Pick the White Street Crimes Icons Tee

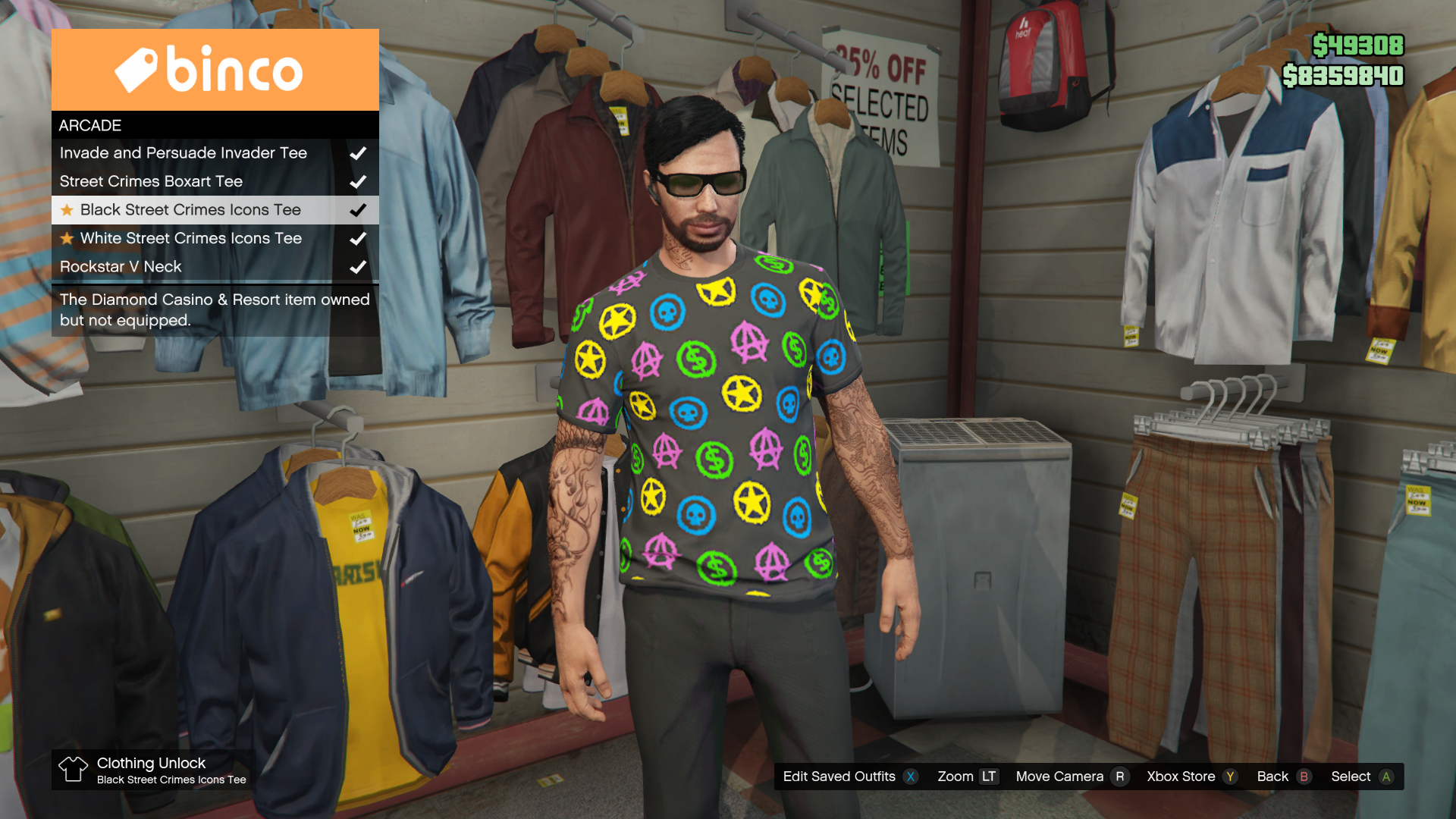191,238
